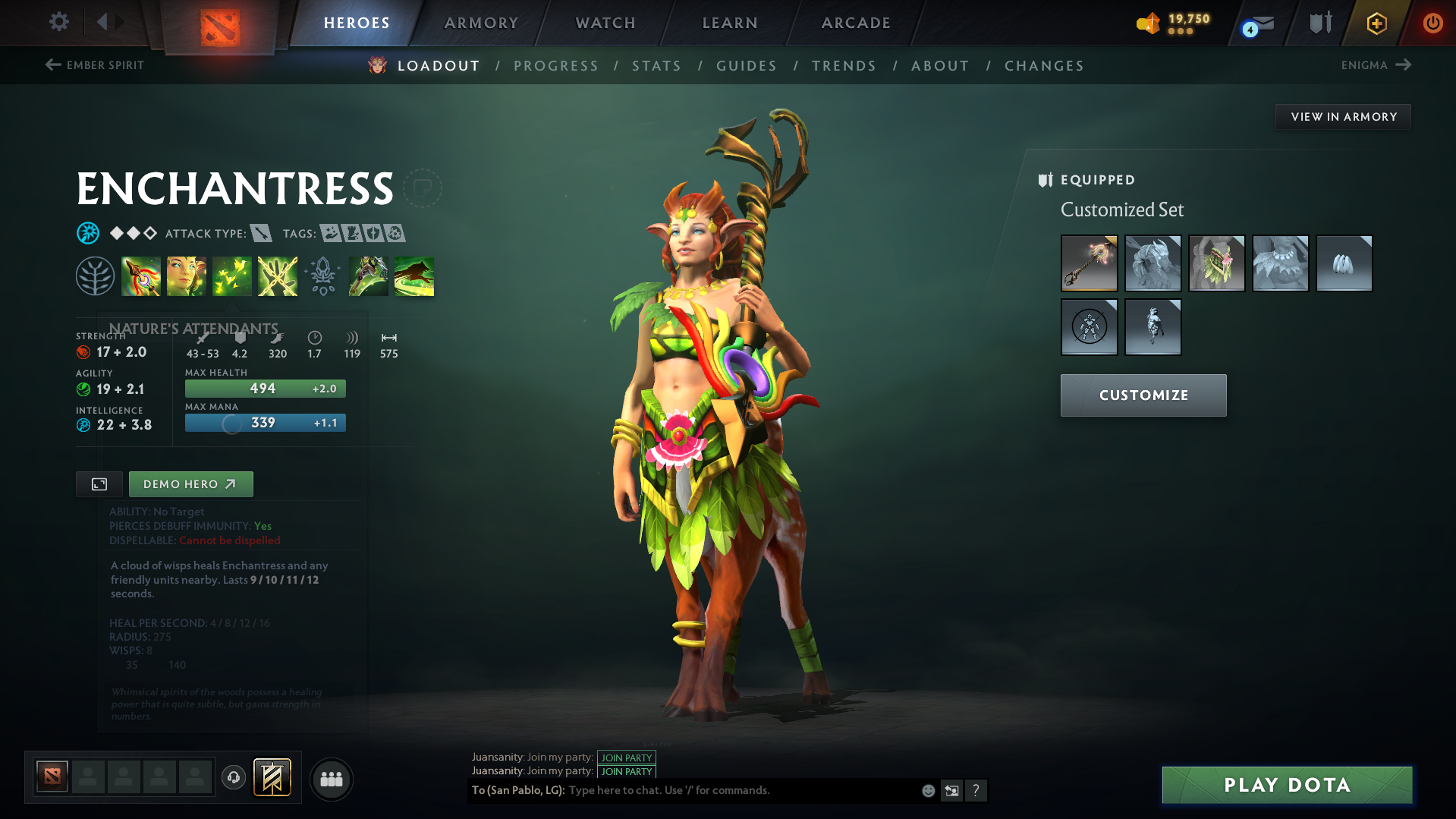Open the Nature's Attendants ability icon
Image resolution: width=1456 pixels, height=819 pixels.
tap(232, 276)
